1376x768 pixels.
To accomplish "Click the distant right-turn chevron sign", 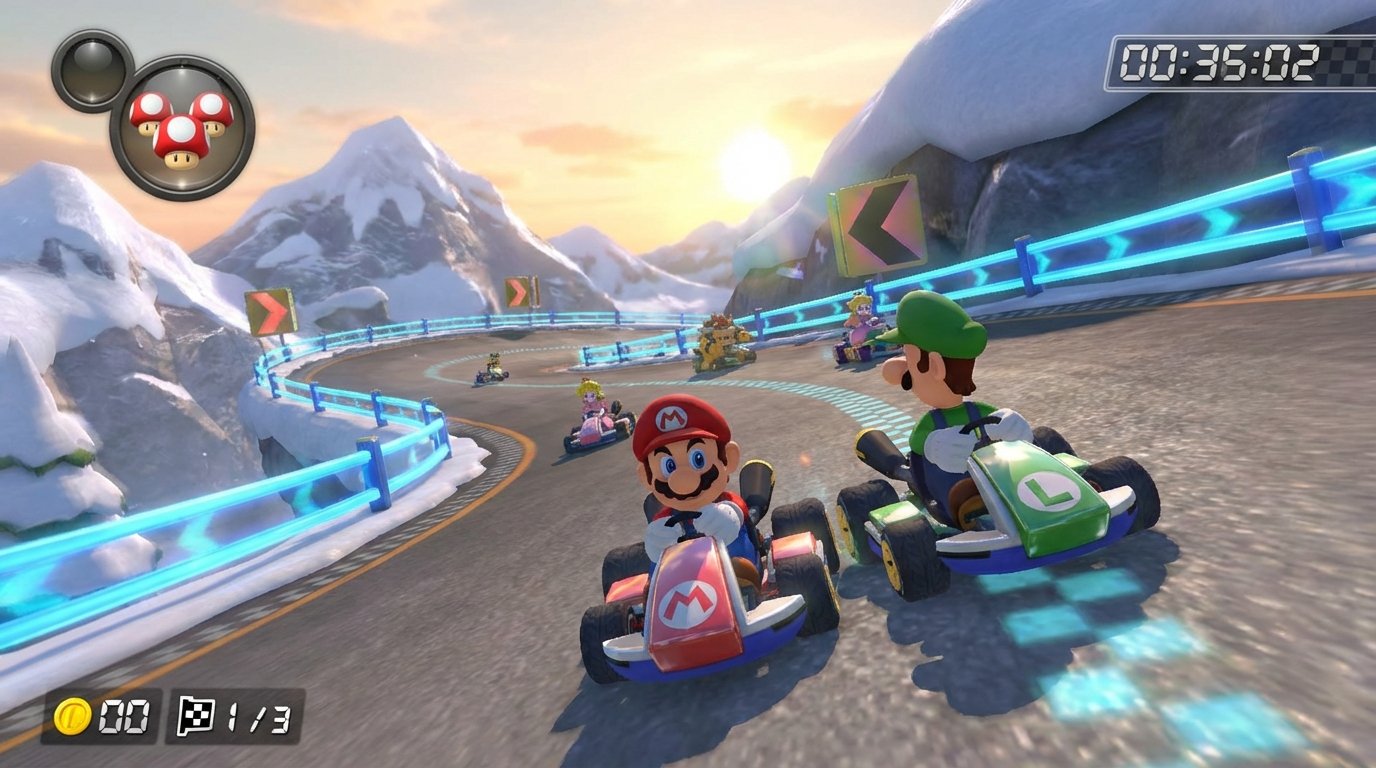I will pyautogui.click(x=518, y=290).
